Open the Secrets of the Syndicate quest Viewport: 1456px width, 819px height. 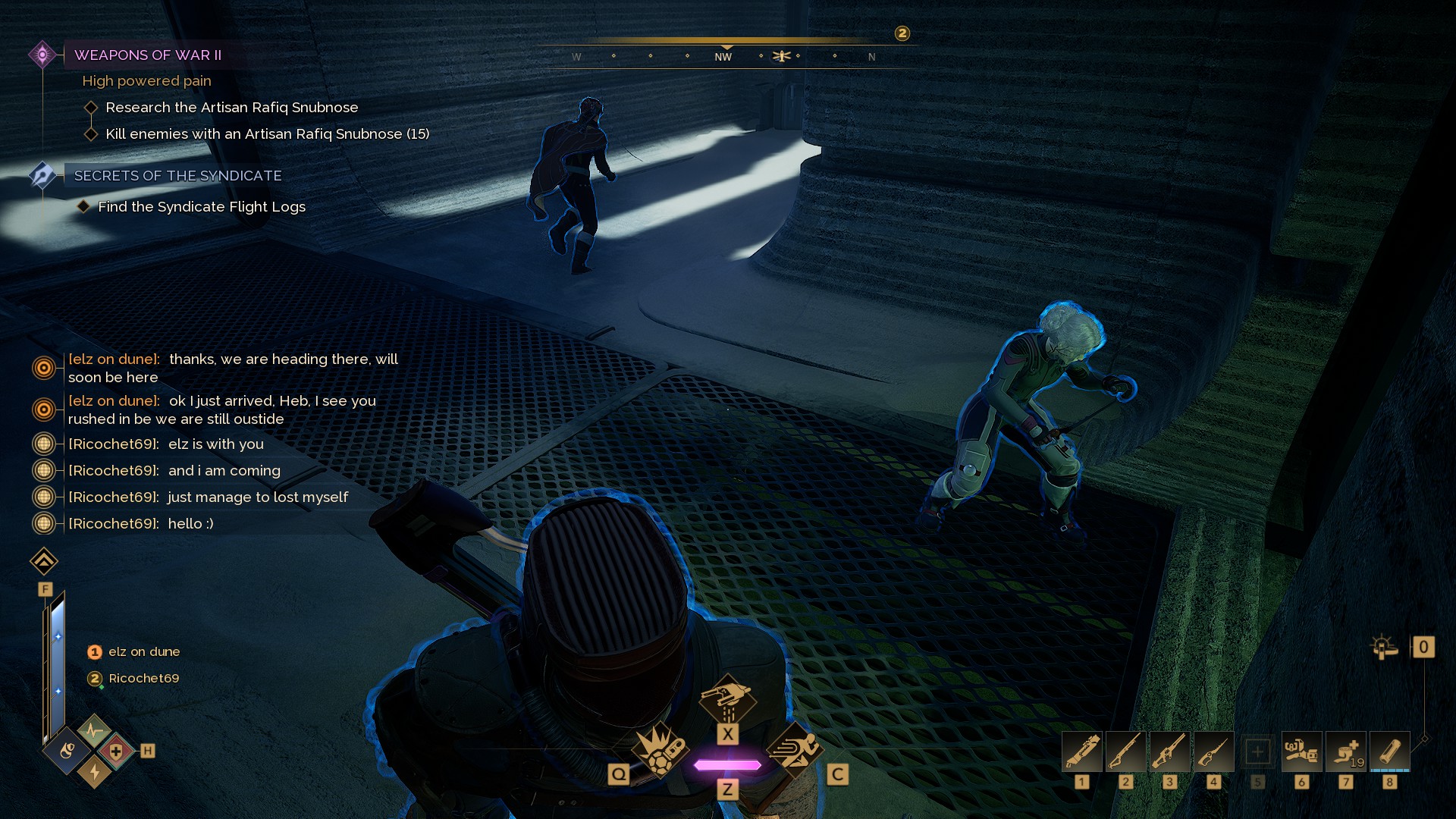(x=177, y=176)
